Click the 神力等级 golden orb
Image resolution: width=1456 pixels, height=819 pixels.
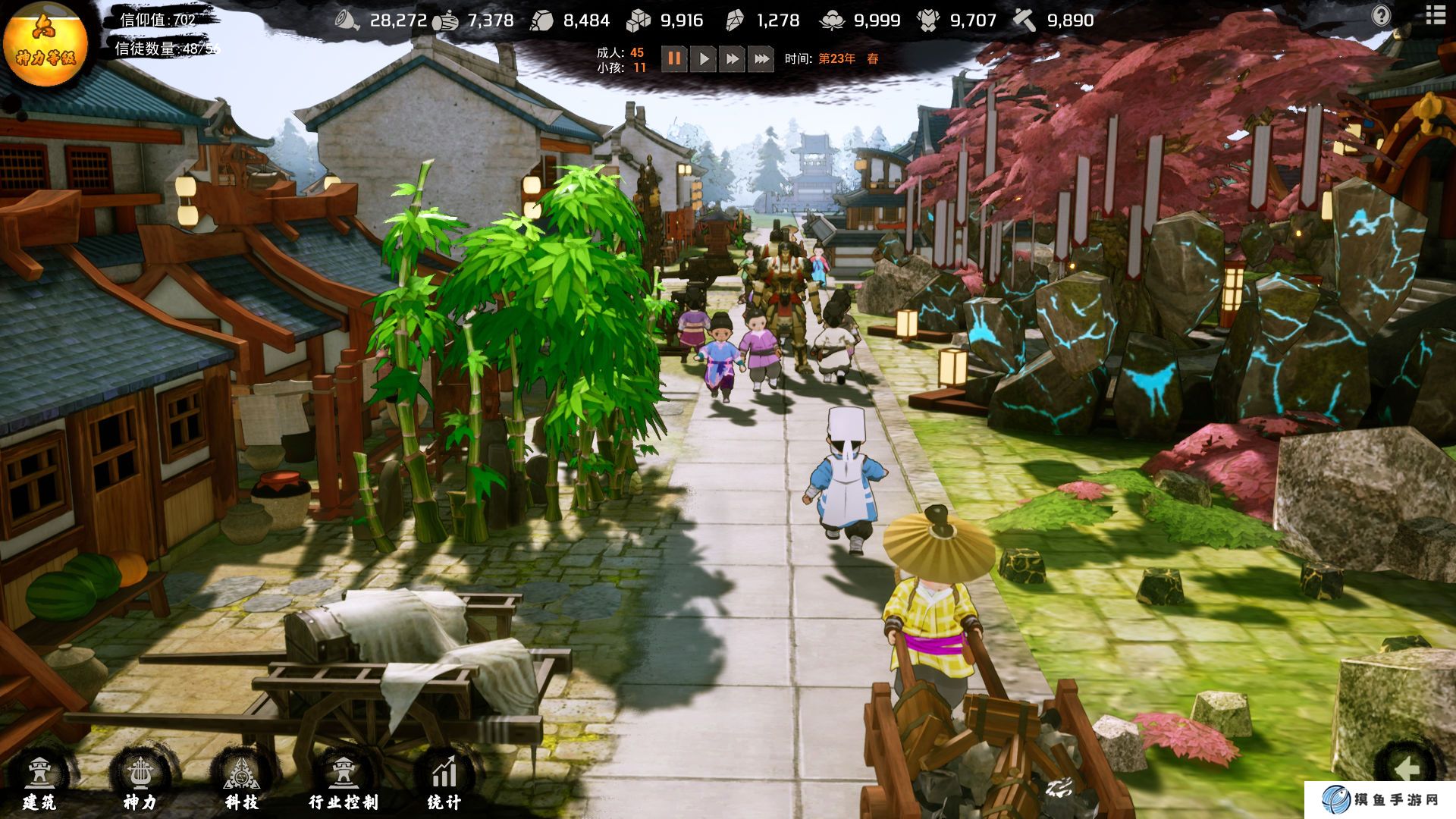(x=45, y=43)
